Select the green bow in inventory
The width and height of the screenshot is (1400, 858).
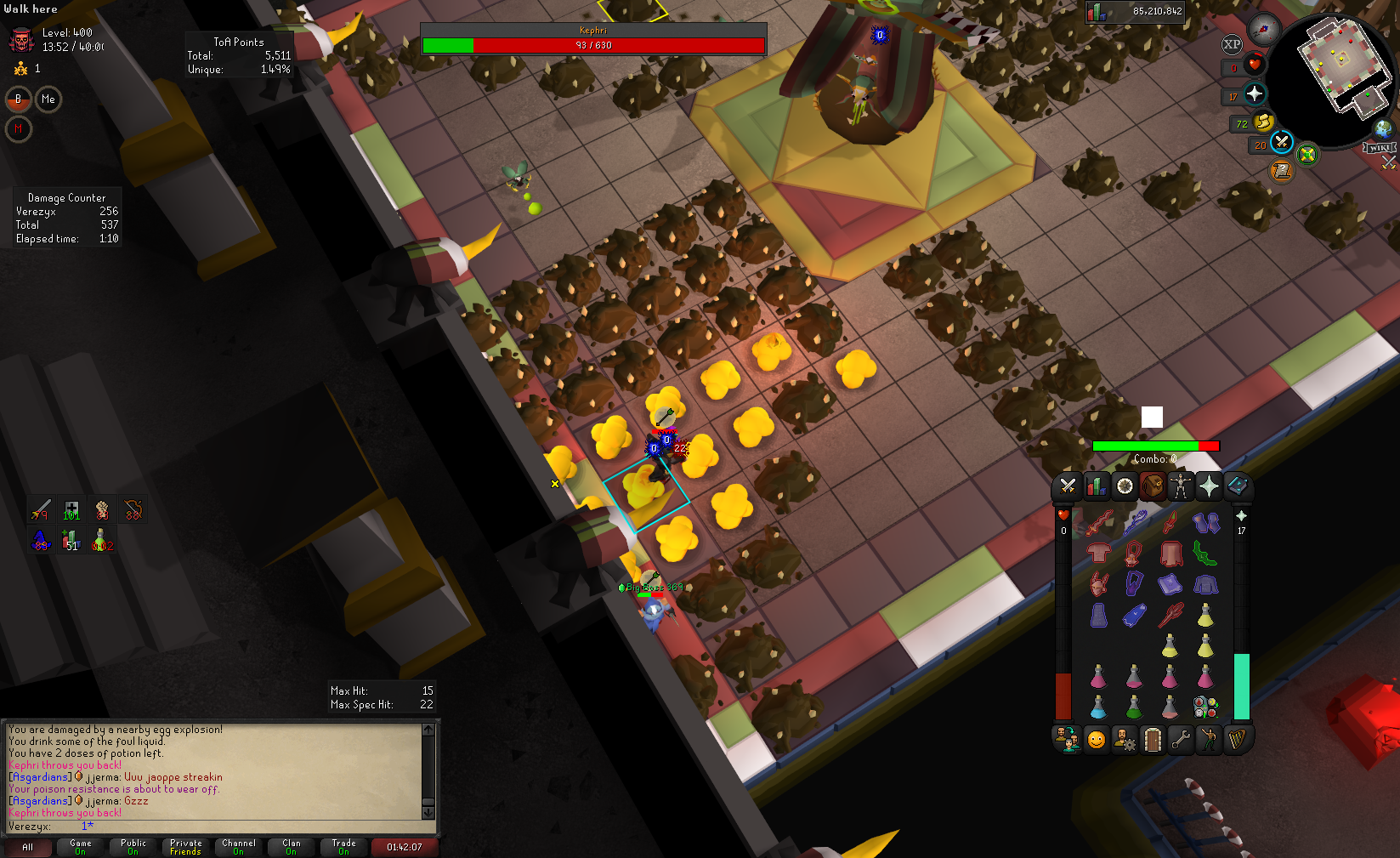coord(1204,554)
